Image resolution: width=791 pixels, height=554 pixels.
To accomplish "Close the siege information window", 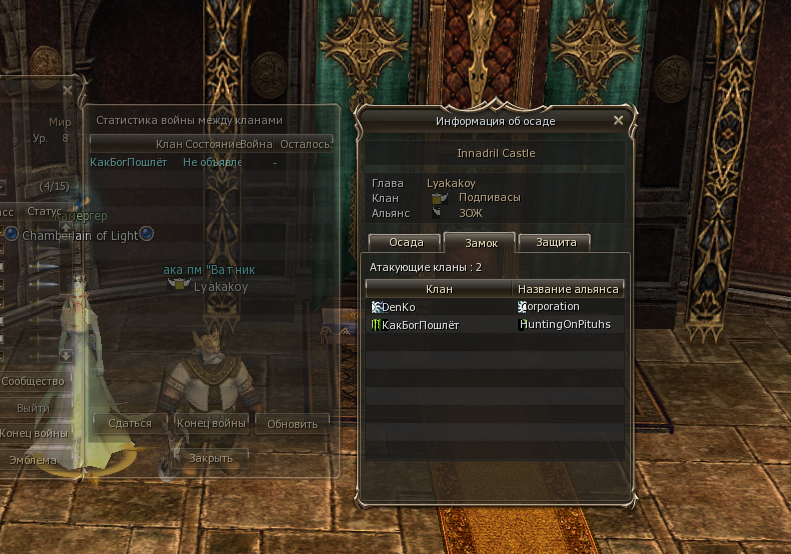I will pyautogui.click(x=618, y=120).
